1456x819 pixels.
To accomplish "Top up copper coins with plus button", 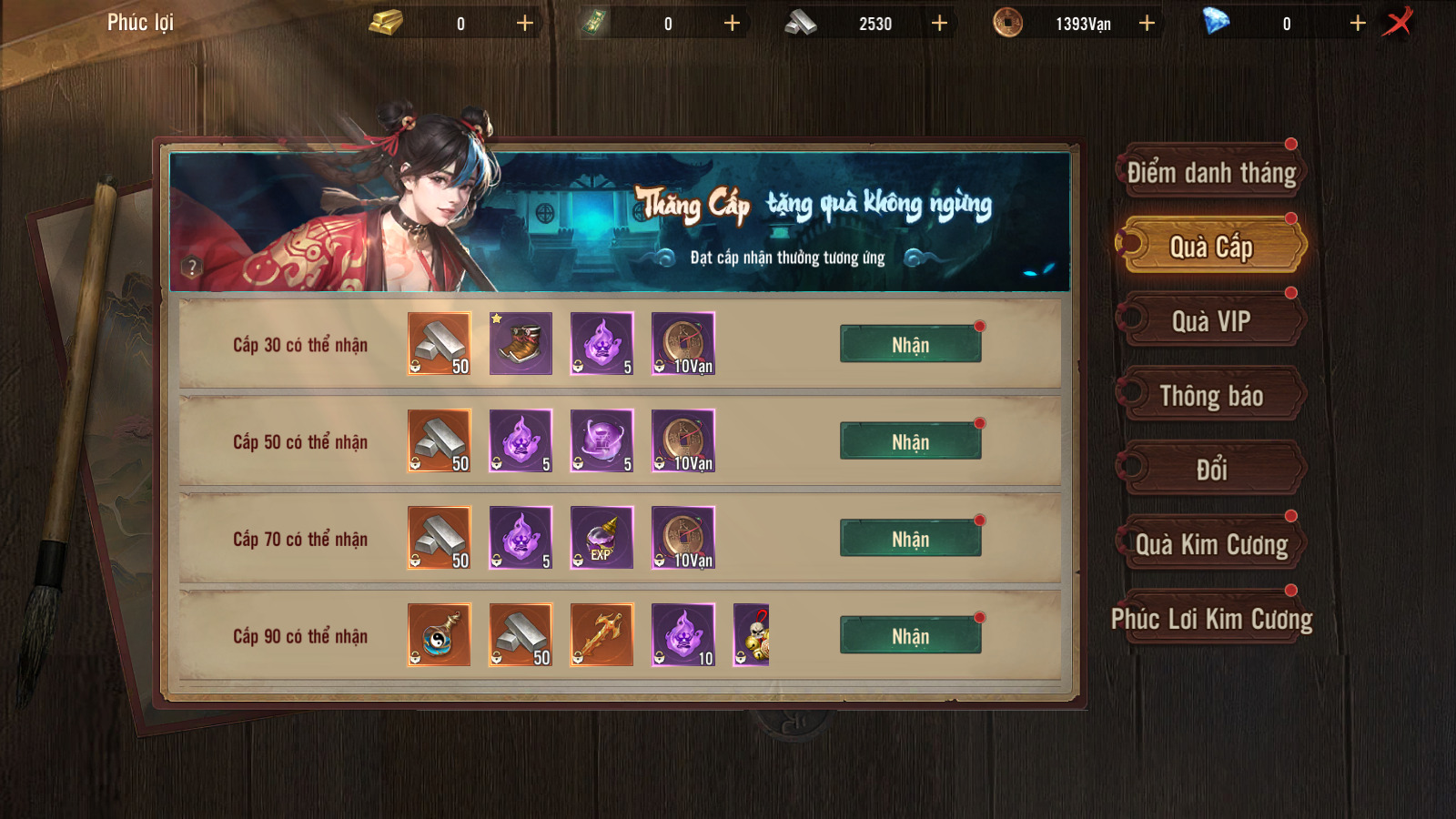I will click(x=1148, y=23).
